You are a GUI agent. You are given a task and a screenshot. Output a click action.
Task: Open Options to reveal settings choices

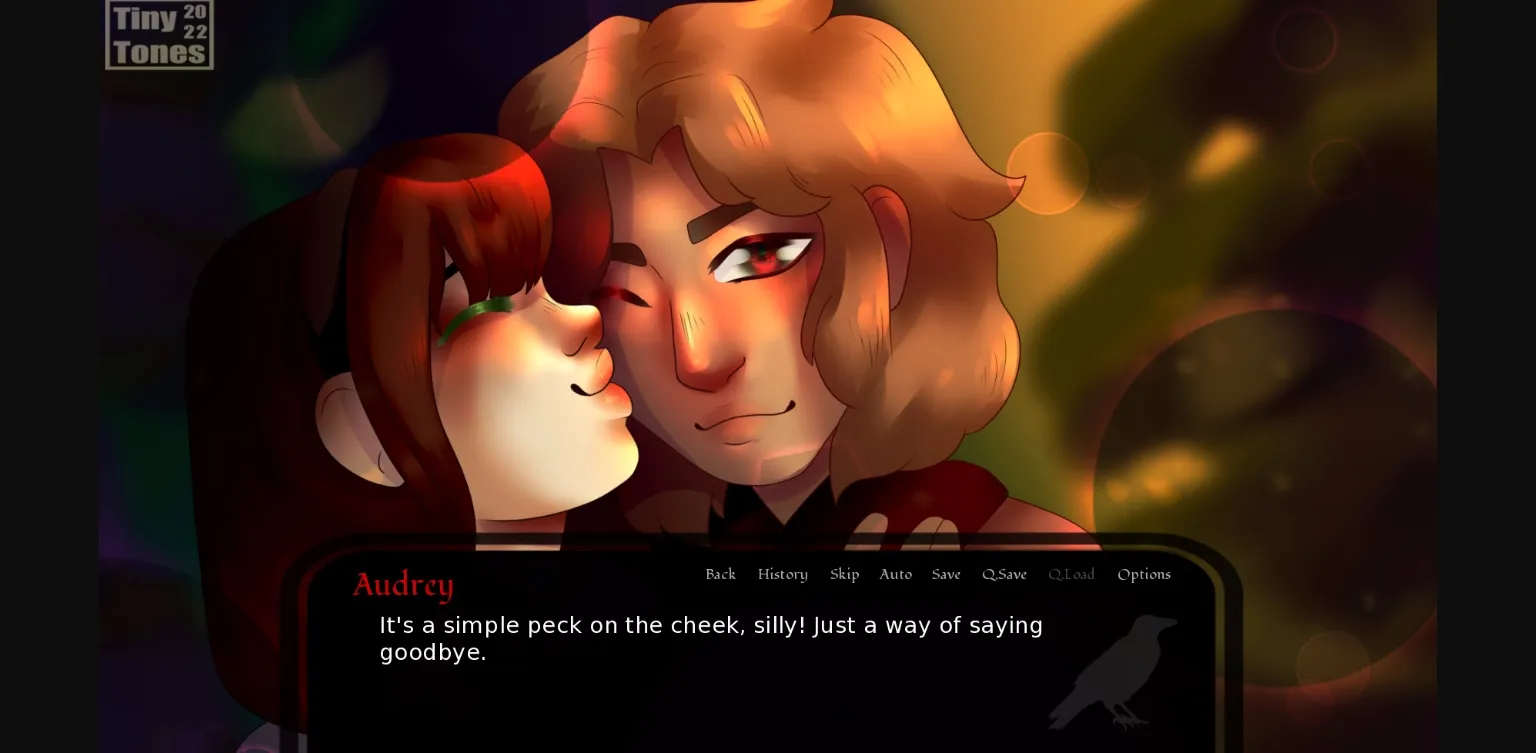1143,574
